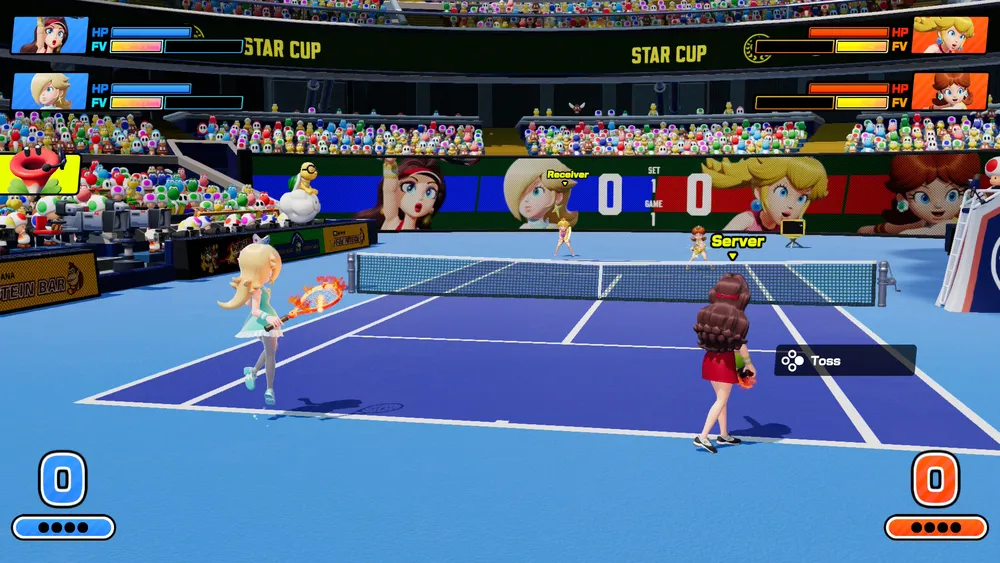Click the Piranha Plant icon on yellow panel
The height and width of the screenshot is (563, 1000).
[38, 172]
